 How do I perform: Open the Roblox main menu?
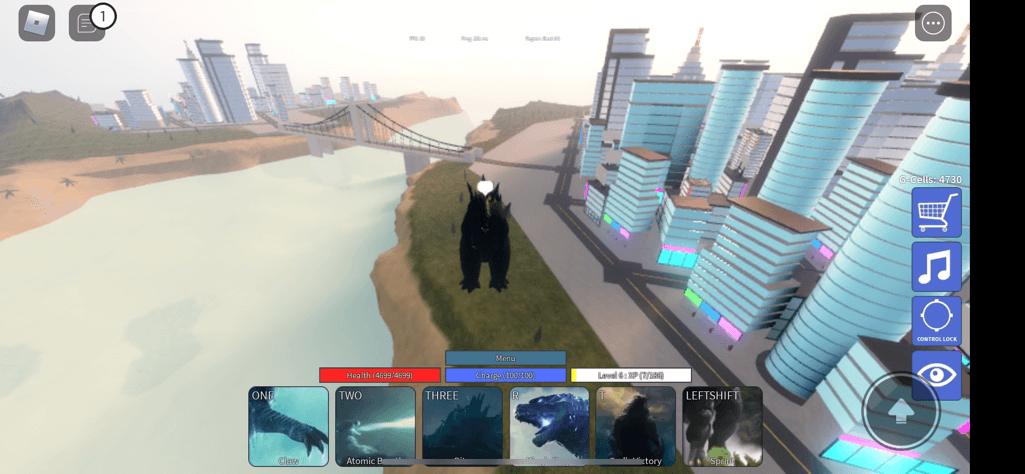coord(37,23)
